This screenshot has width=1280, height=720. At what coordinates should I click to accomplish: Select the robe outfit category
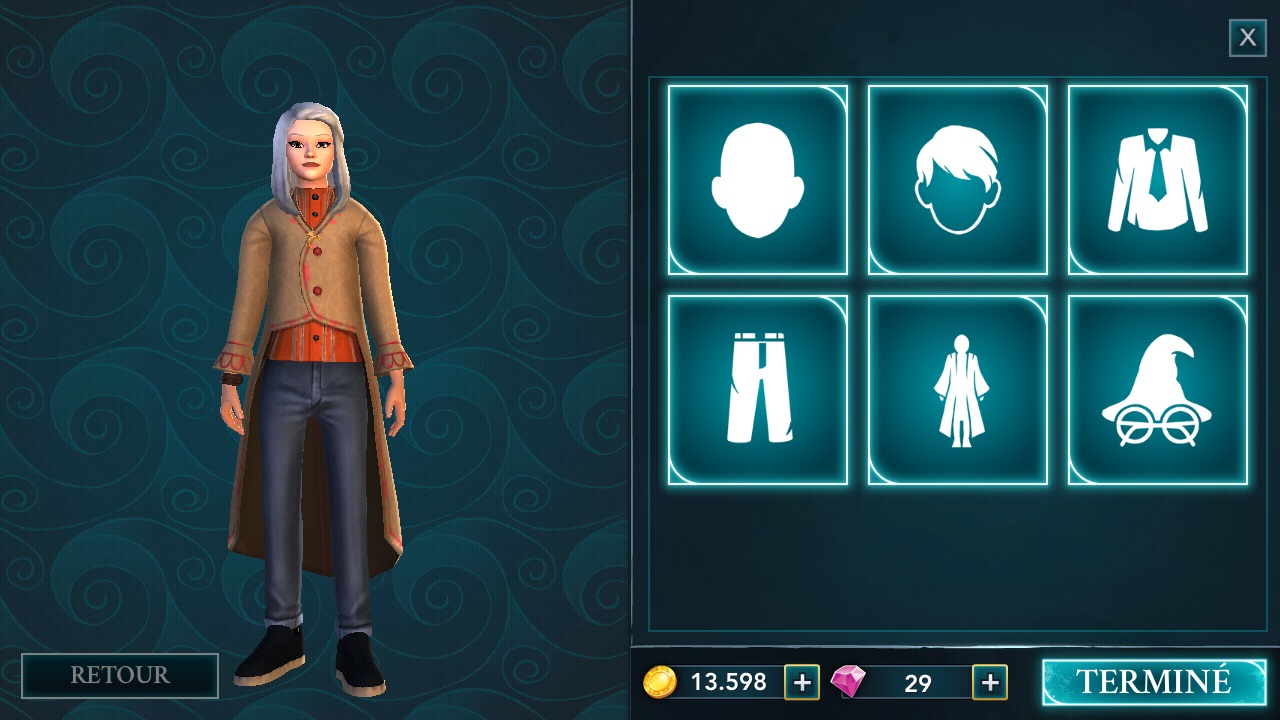pos(957,390)
